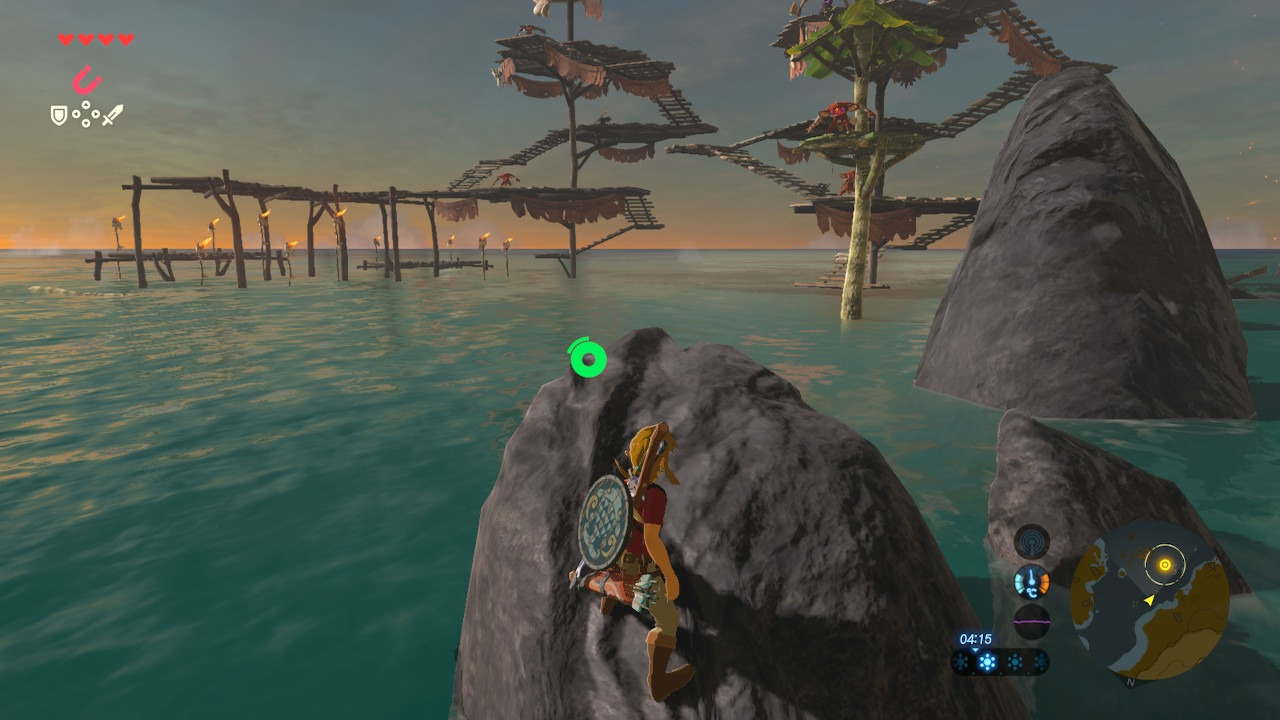Click the glowing yellow objective marker on minimap
Viewport: 1280px width, 720px height.
(x=1165, y=565)
